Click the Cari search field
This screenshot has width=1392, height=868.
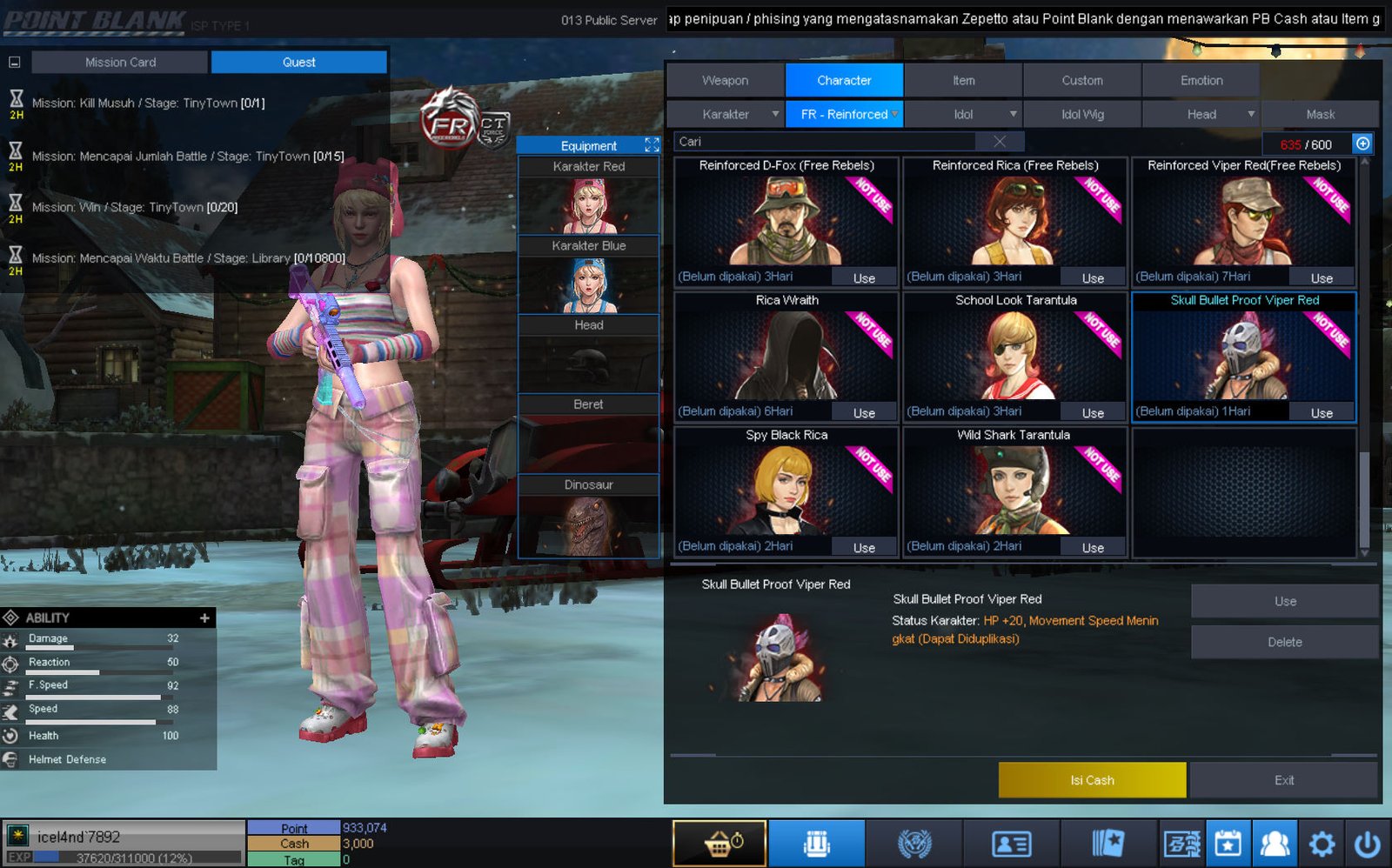826,142
